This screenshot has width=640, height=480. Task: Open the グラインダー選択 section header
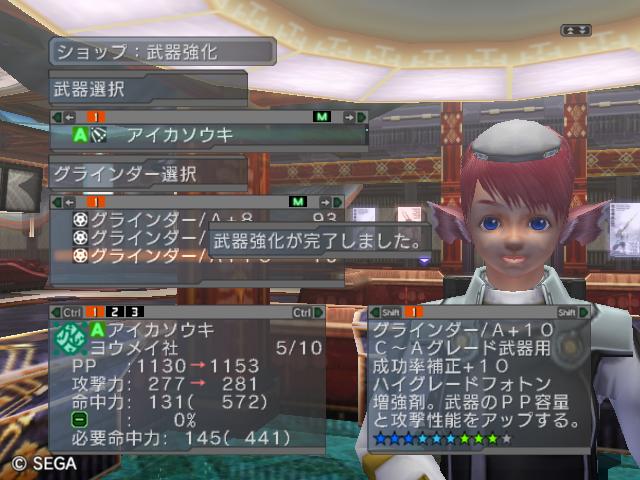[148, 172]
